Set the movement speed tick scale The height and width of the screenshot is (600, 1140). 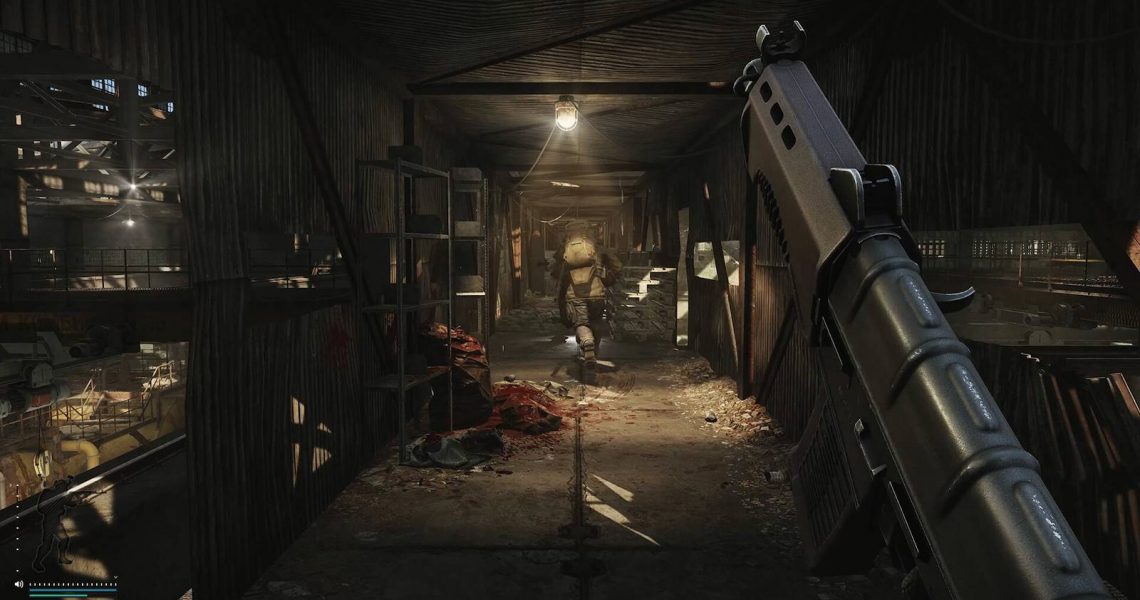(72, 583)
